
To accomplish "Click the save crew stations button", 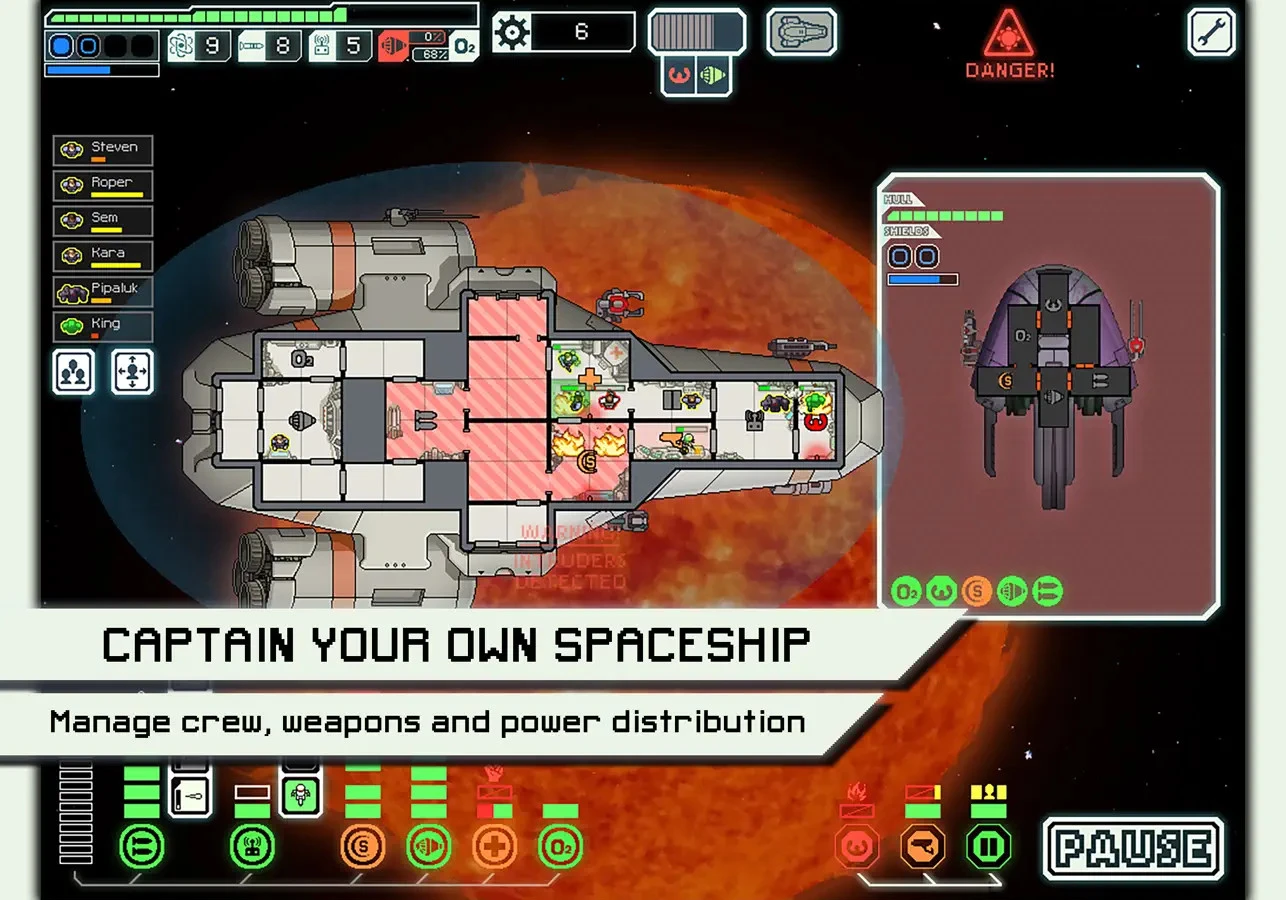I will pos(74,371).
